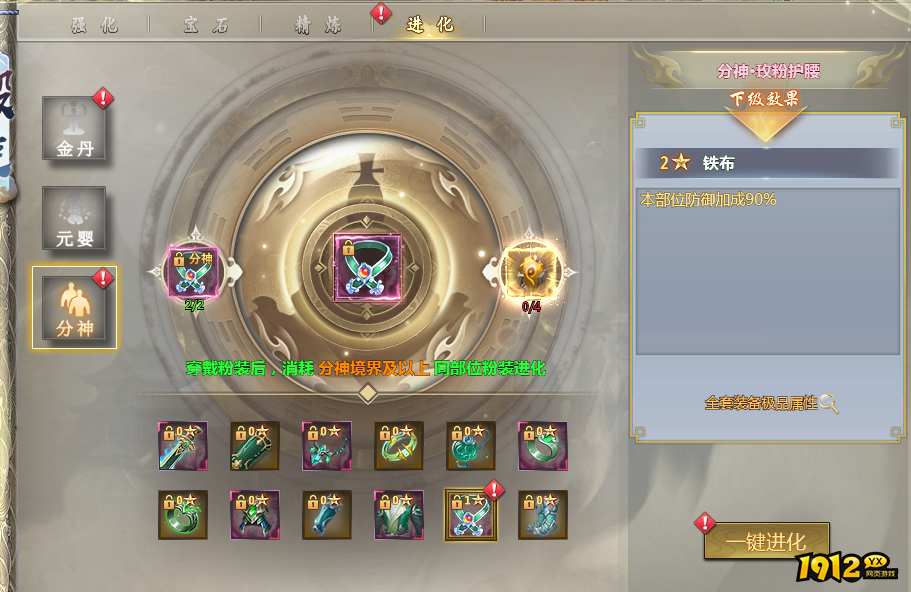Choose the 金丹 realm category
911x592 pixels.
coord(74,129)
